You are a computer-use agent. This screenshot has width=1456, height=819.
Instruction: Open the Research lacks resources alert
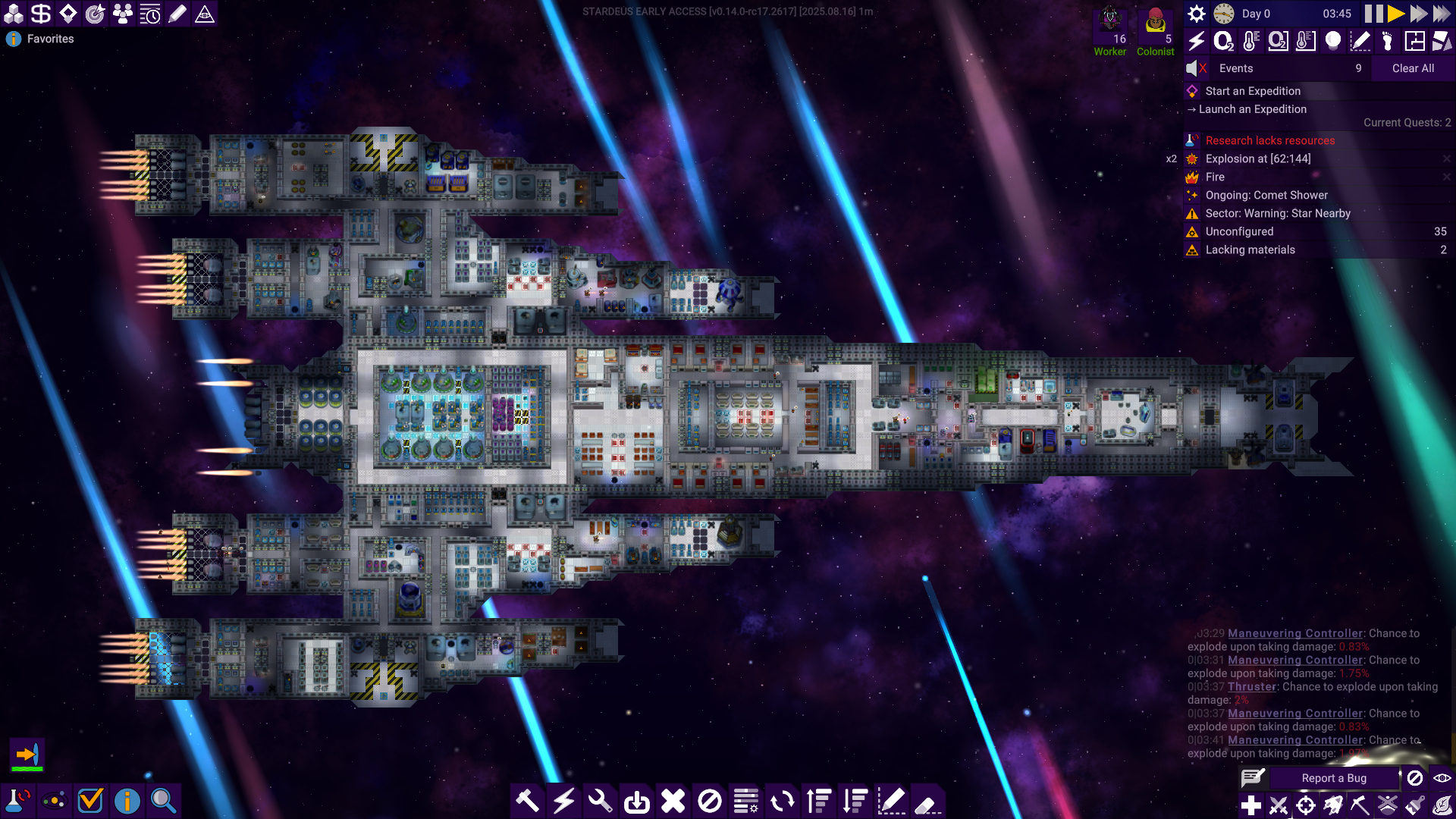[x=1270, y=140]
